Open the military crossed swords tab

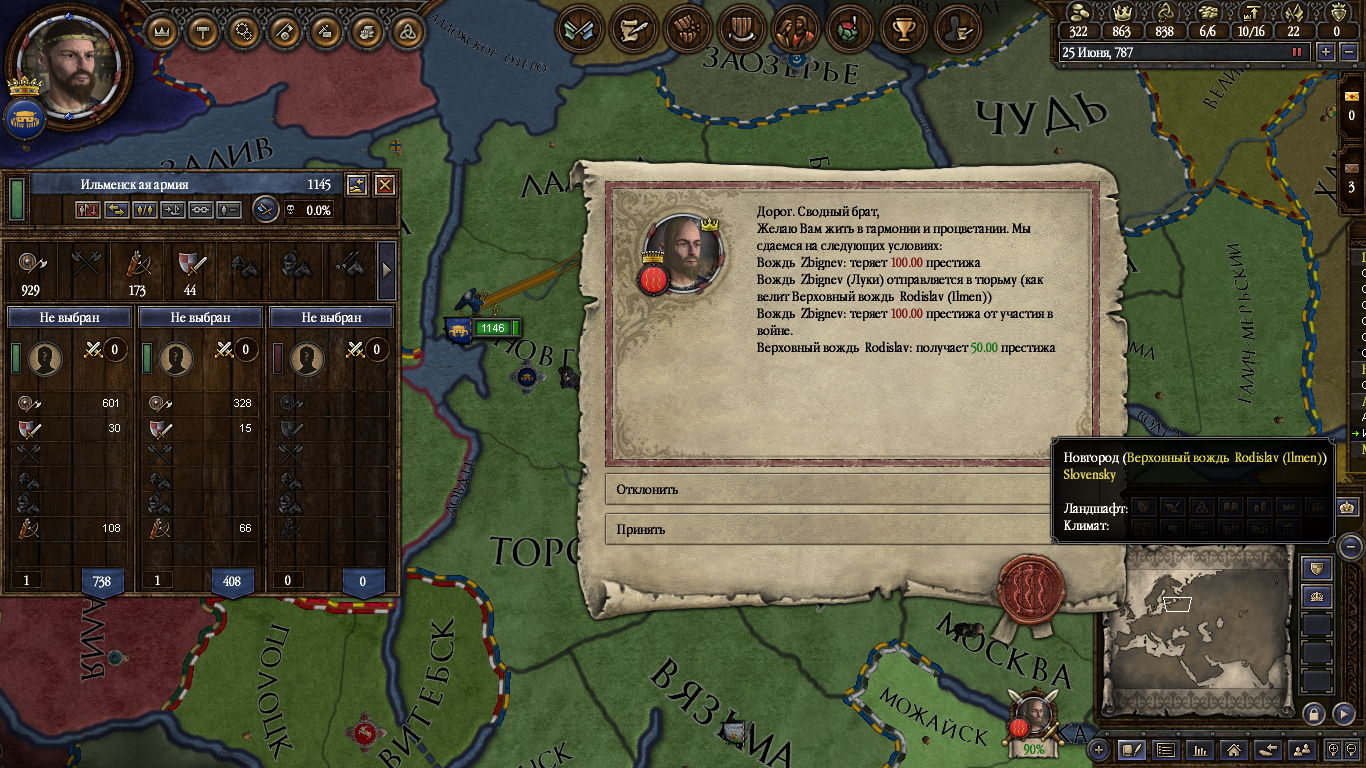579,31
